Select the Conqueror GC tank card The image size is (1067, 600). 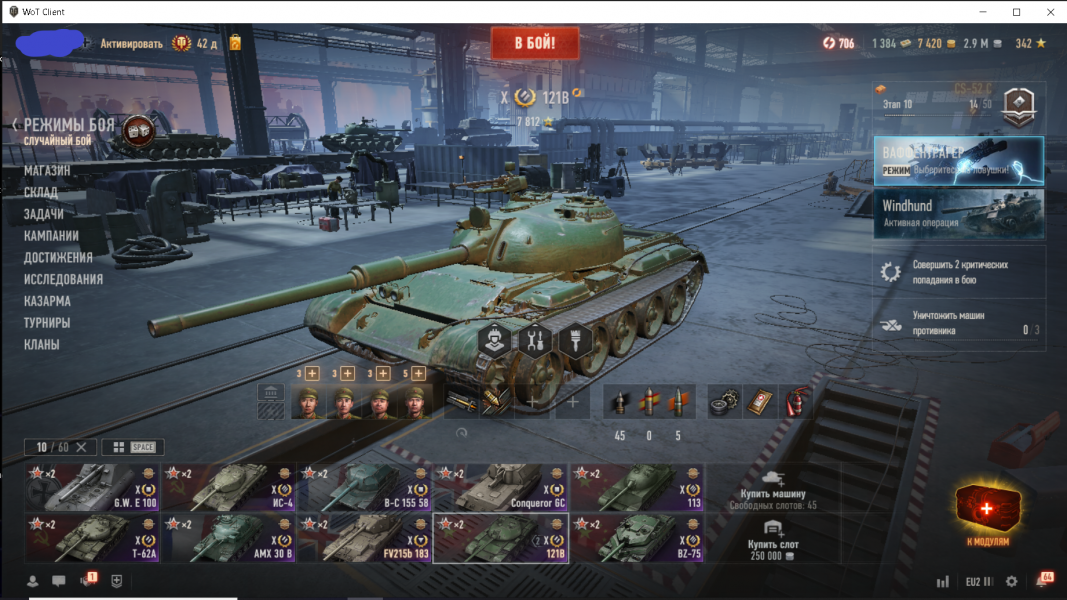point(500,487)
